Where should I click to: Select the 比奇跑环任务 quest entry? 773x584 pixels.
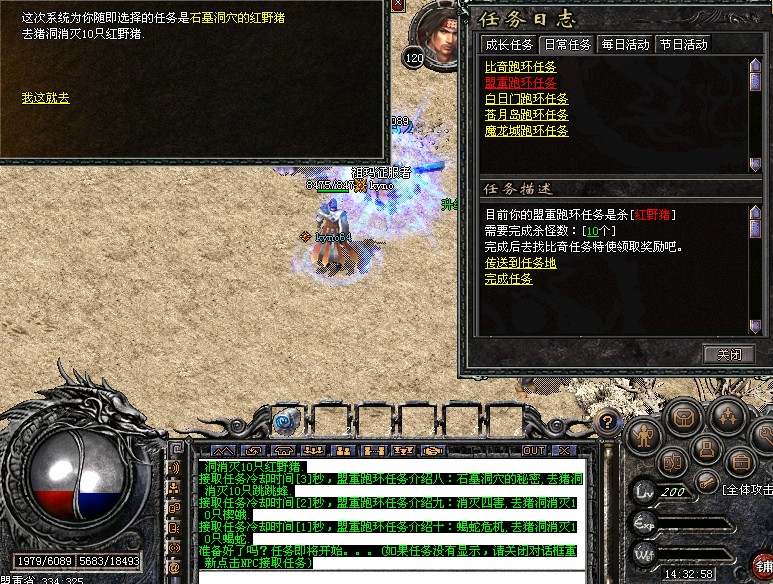[x=521, y=67]
